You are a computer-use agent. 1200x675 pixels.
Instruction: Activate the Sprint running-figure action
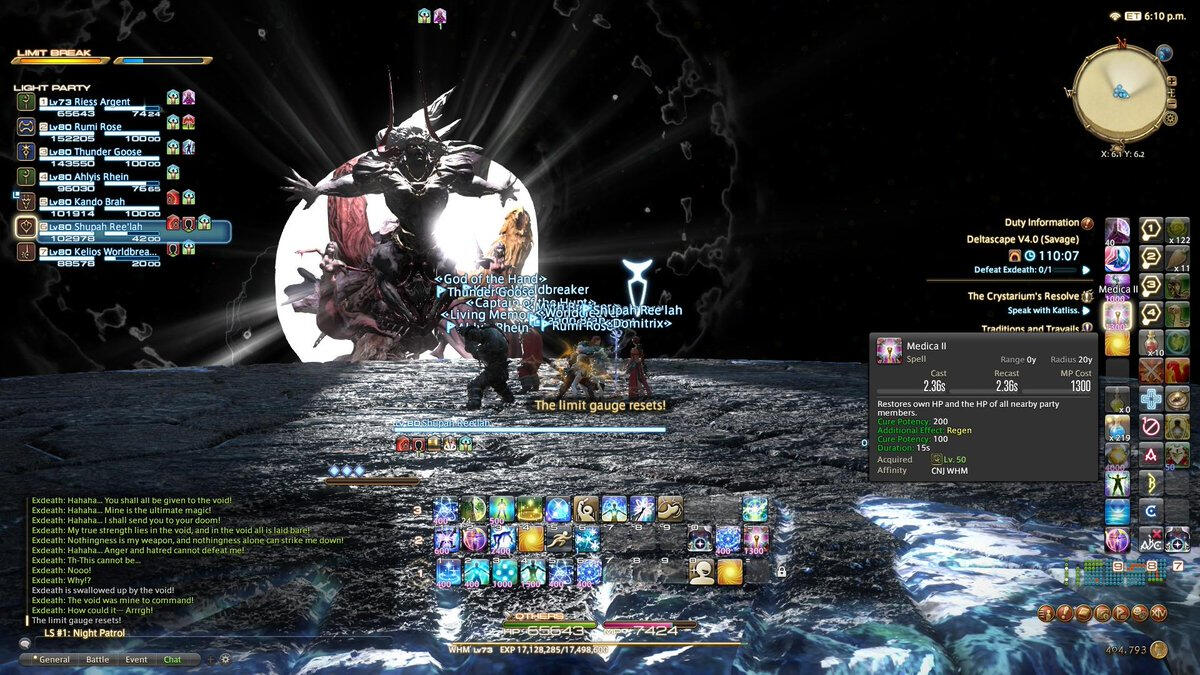coord(558,540)
